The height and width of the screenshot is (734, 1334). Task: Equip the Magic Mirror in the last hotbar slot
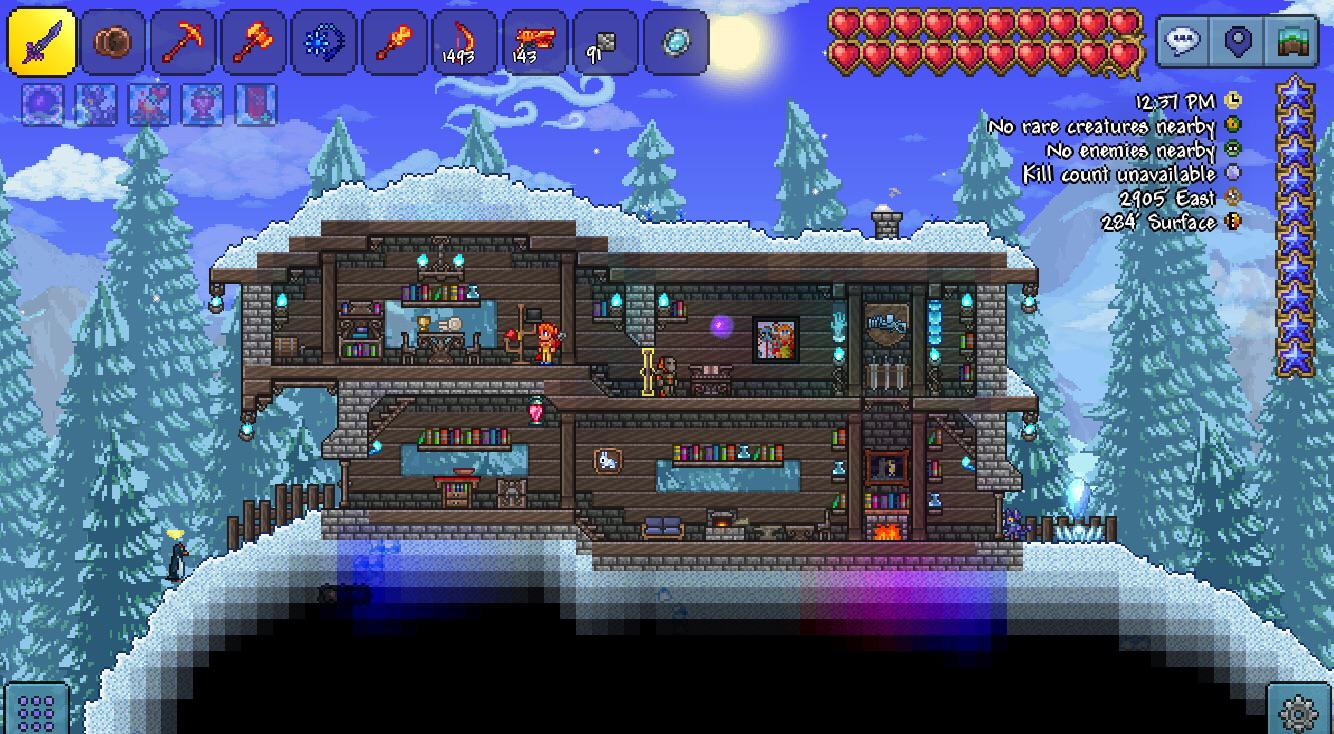click(x=678, y=42)
